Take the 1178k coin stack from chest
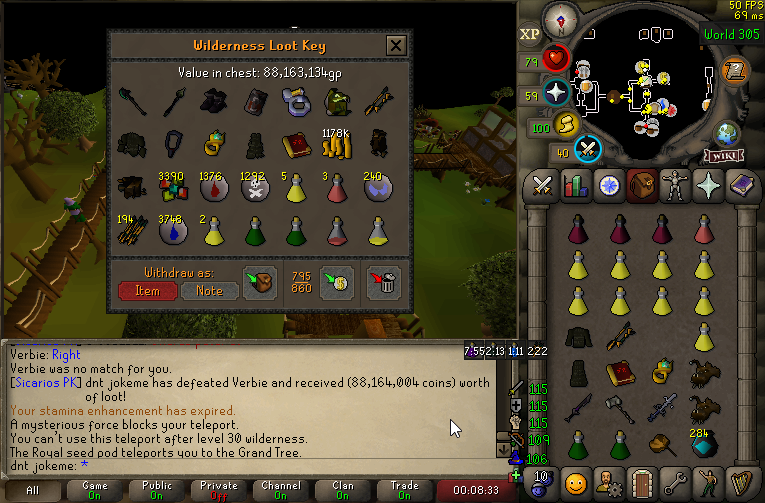This screenshot has height=503, width=765. pyautogui.click(x=336, y=146)
